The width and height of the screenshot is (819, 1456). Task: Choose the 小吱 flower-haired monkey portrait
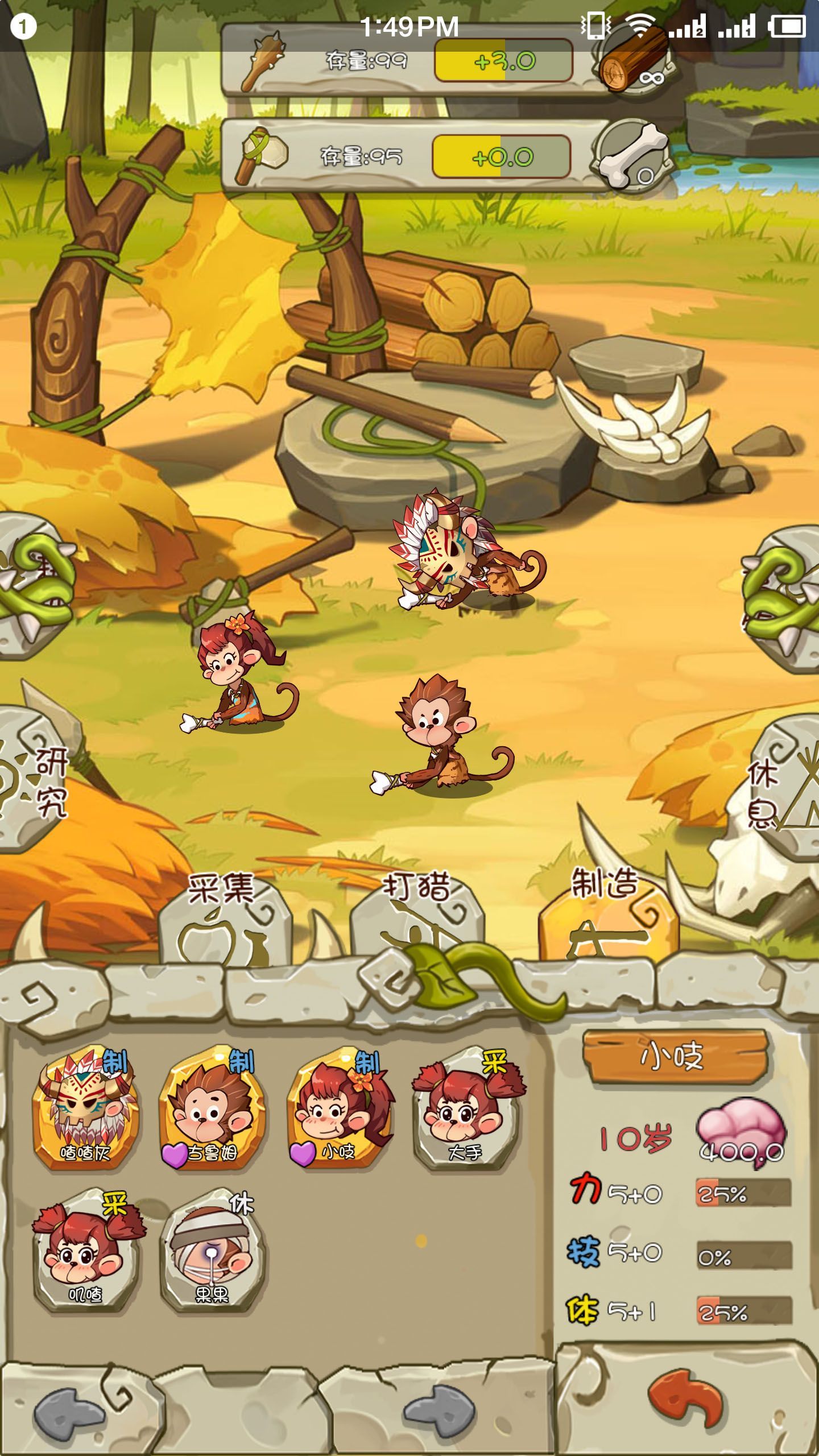(x=338, y=1109)
